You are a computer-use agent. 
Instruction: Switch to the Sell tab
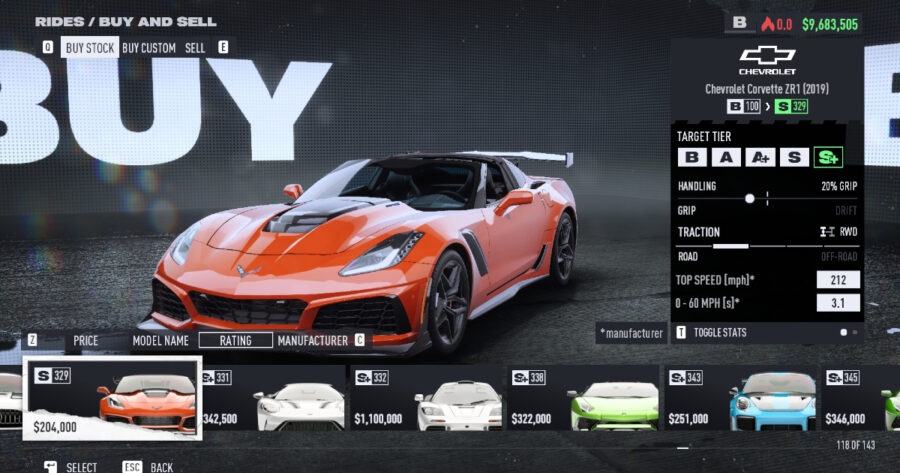[x=195, y=47]
